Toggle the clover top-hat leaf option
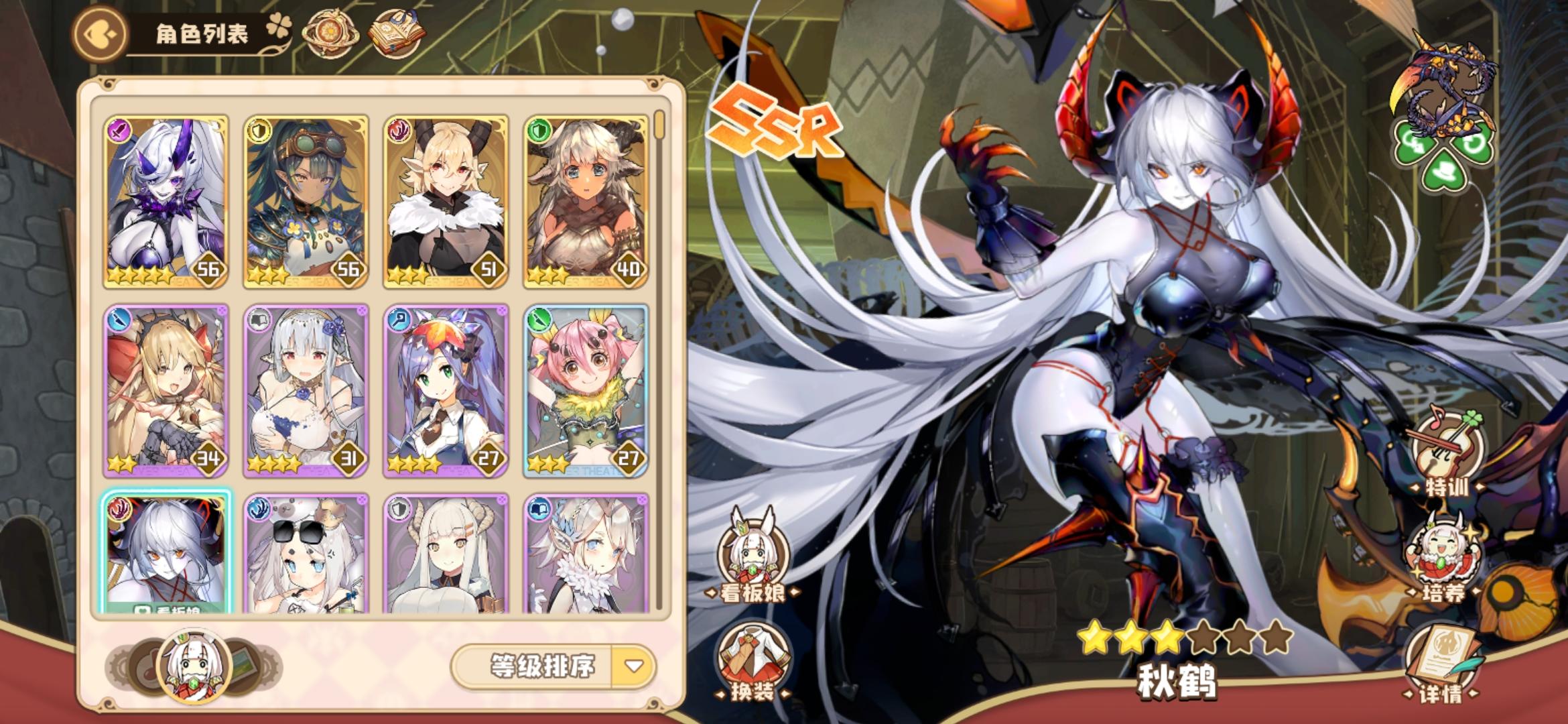 1444,174
